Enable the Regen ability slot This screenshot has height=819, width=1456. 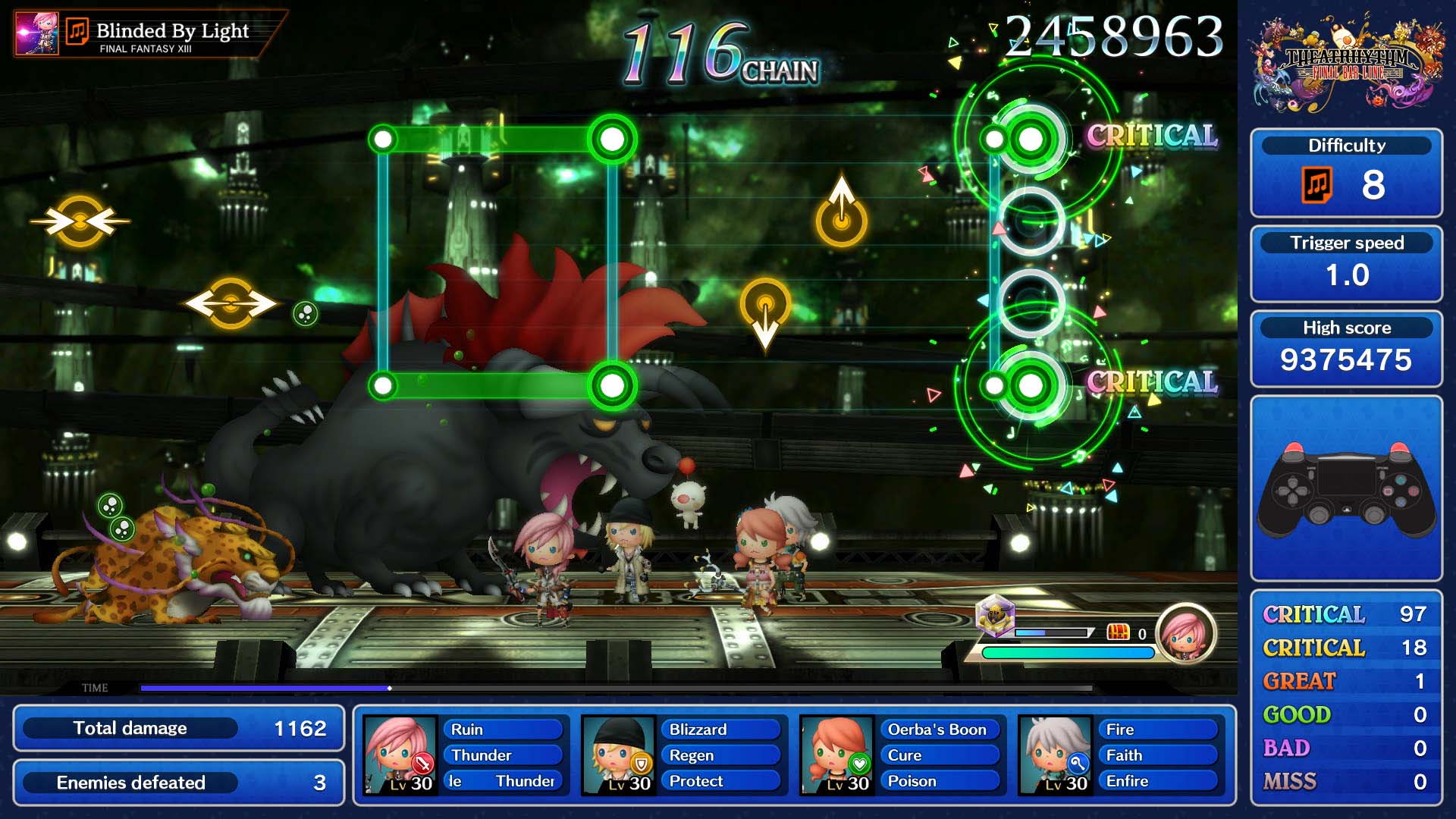[x=722, y=755]
